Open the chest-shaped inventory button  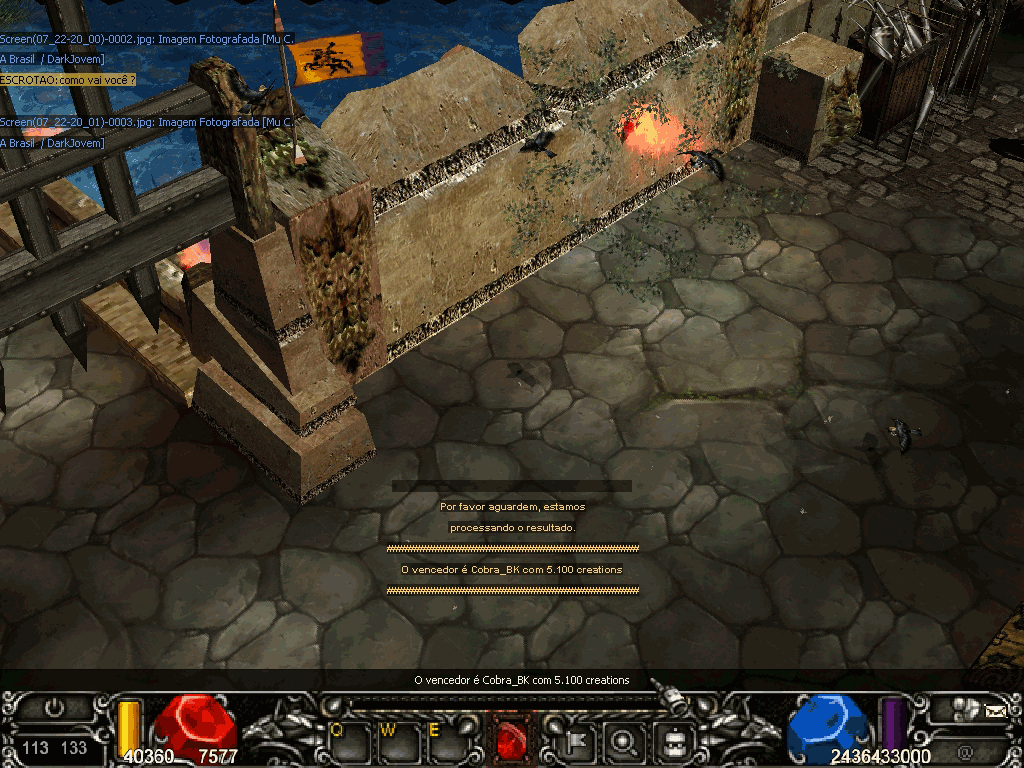(x=676, y=741)
